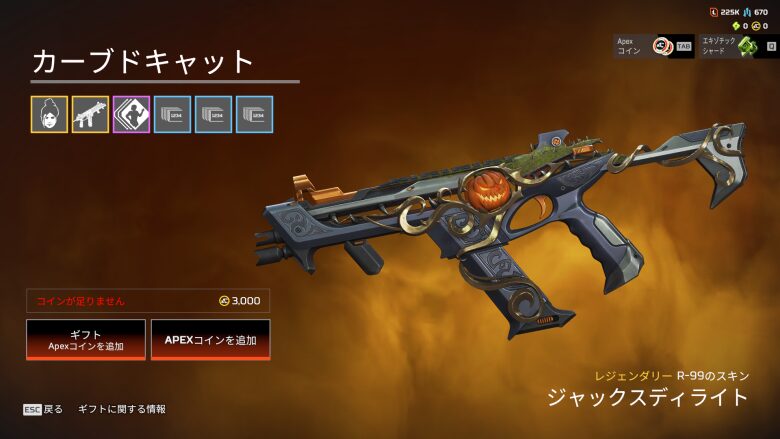This screenshot has width=780, height=439.
Task: Open the Apex コイン currency panel
Action: (x=653, y=46)
